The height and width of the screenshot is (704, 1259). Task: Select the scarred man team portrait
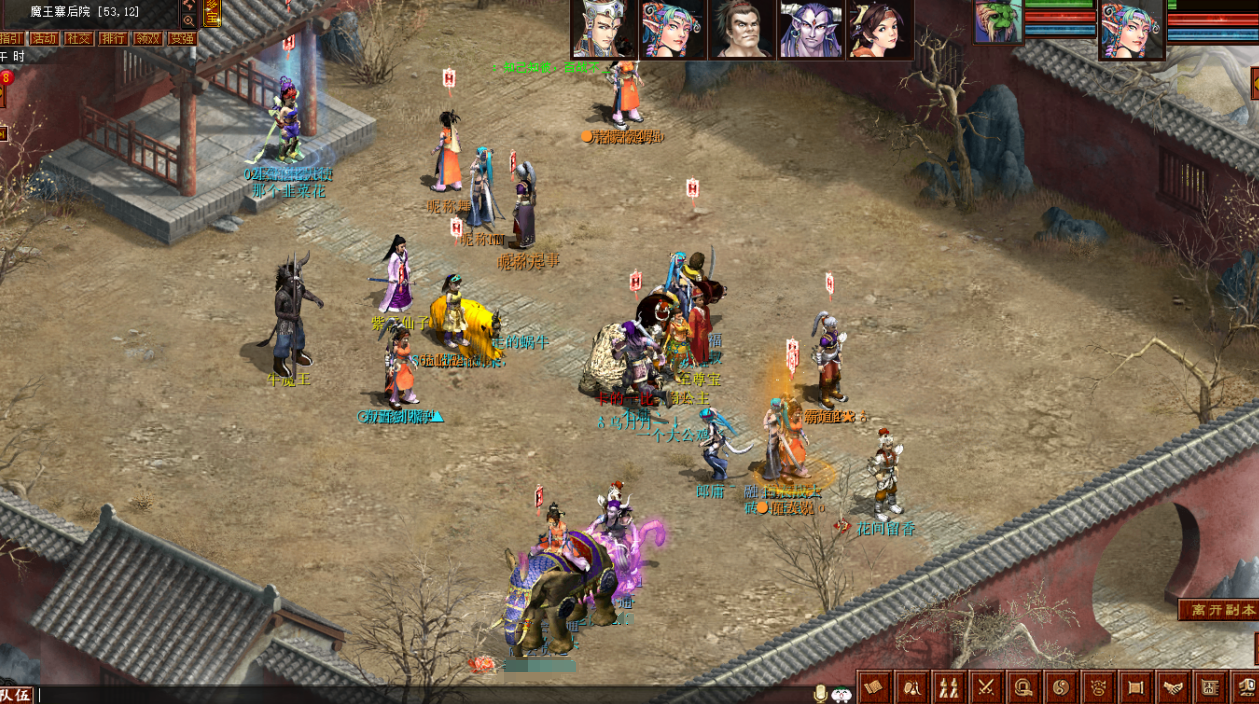(741, 30)
